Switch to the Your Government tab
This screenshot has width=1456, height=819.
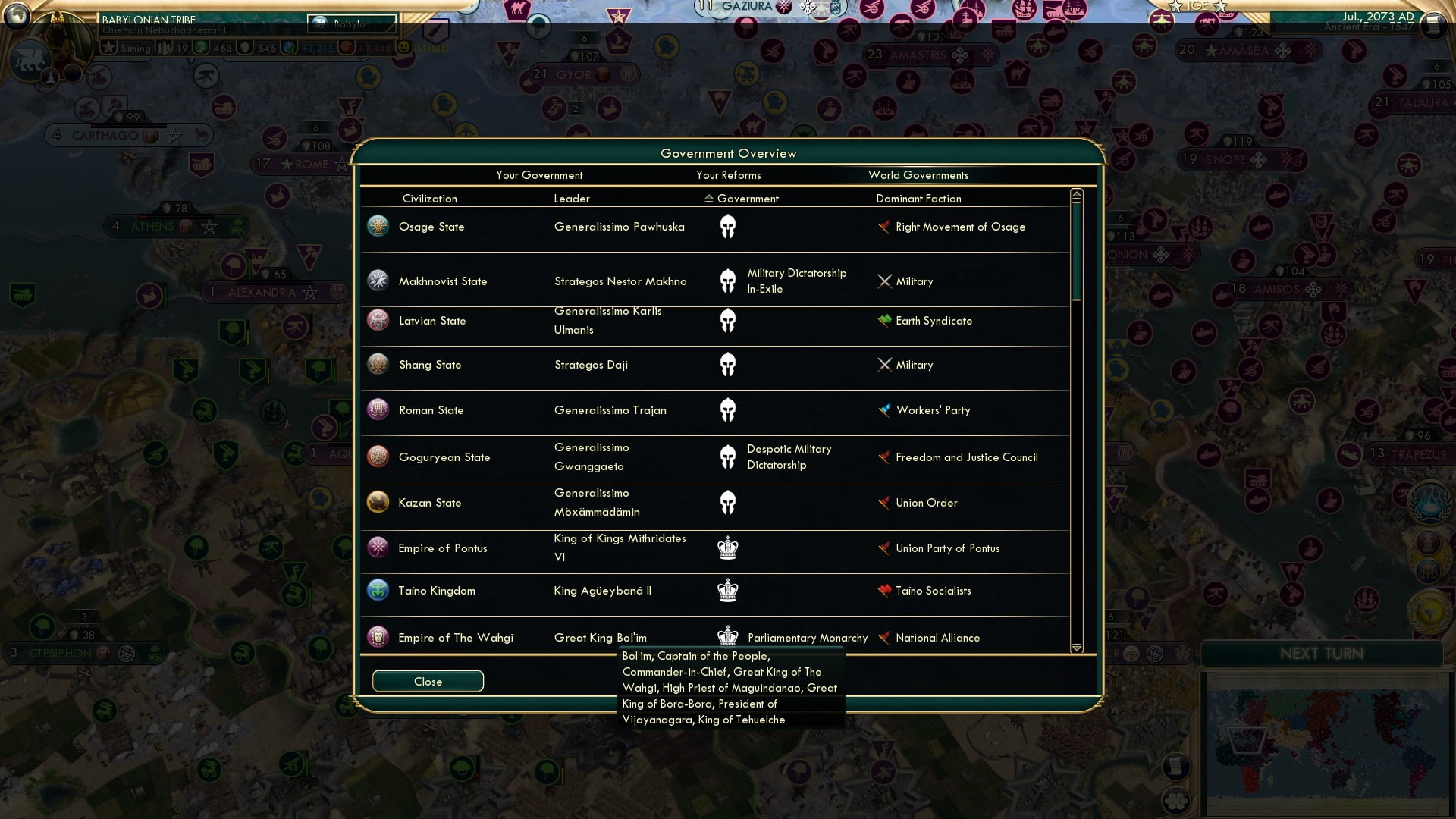539,175
